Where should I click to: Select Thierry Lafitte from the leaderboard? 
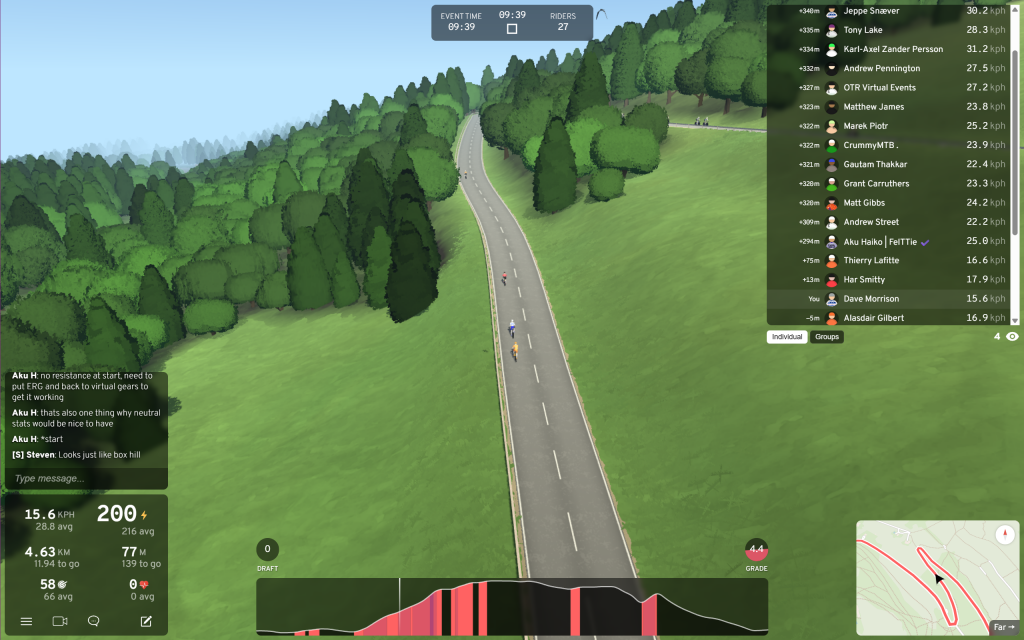pos(890,260)
